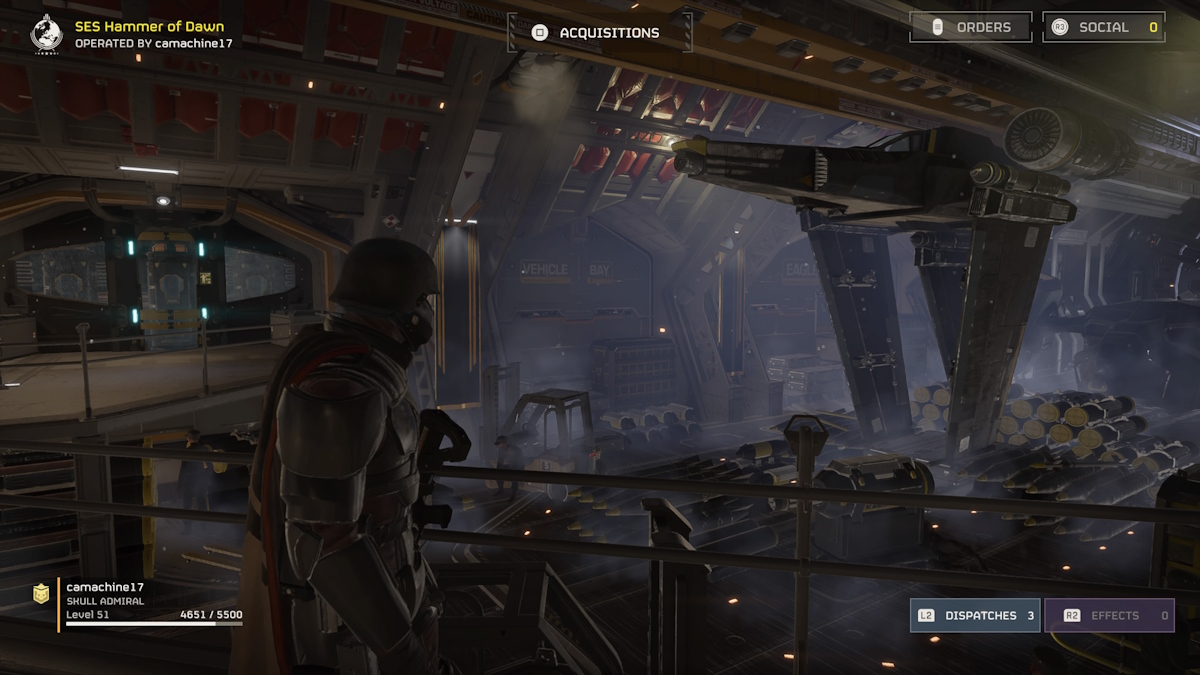Open the Acquisitions menu
1200x675 pixels.
coord(598,33)
